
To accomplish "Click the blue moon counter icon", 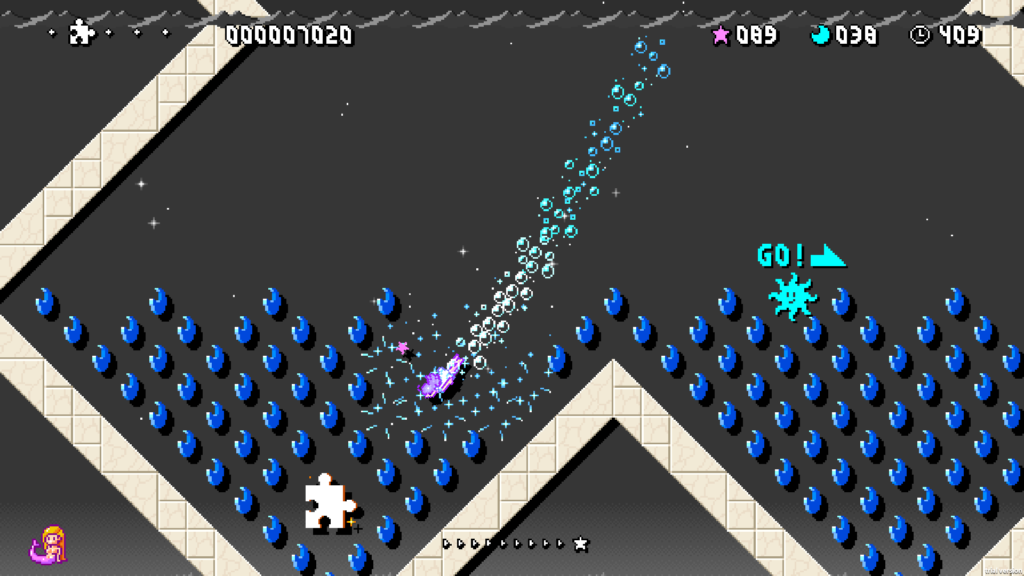I will pos(821,35).
